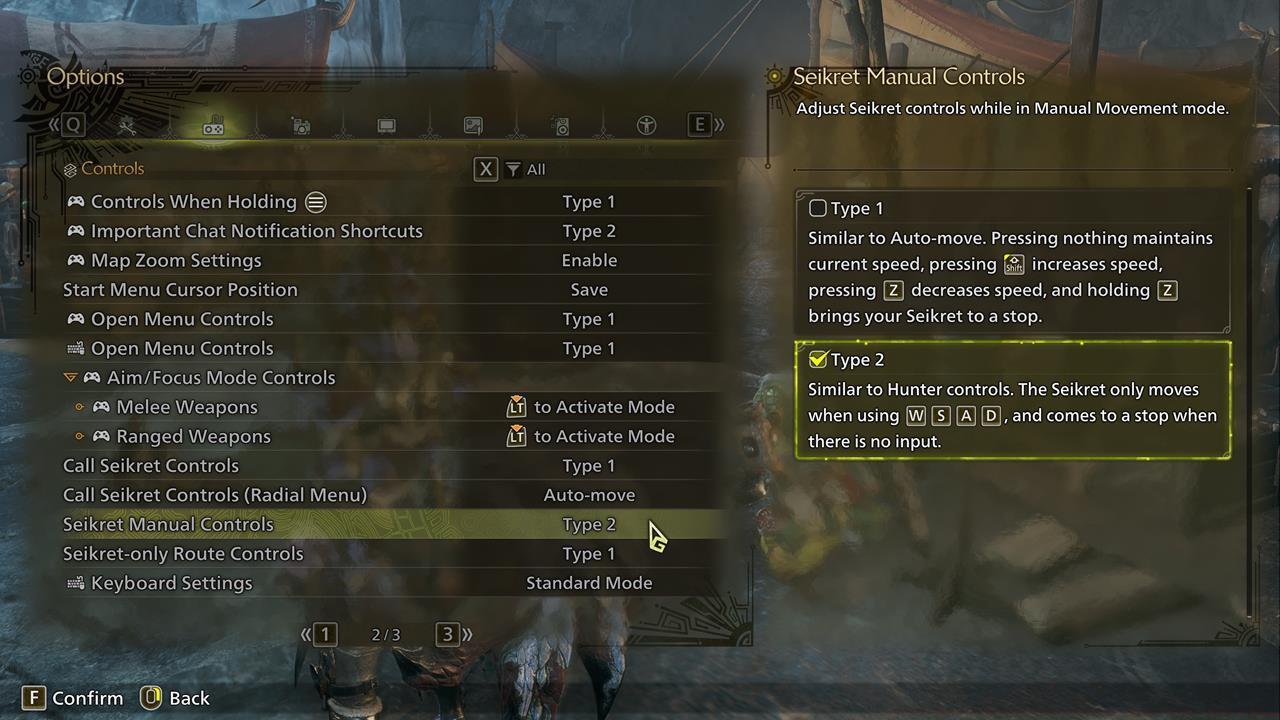Switch to the monitor display tab

pyautogui.click(x=386, y=126)
